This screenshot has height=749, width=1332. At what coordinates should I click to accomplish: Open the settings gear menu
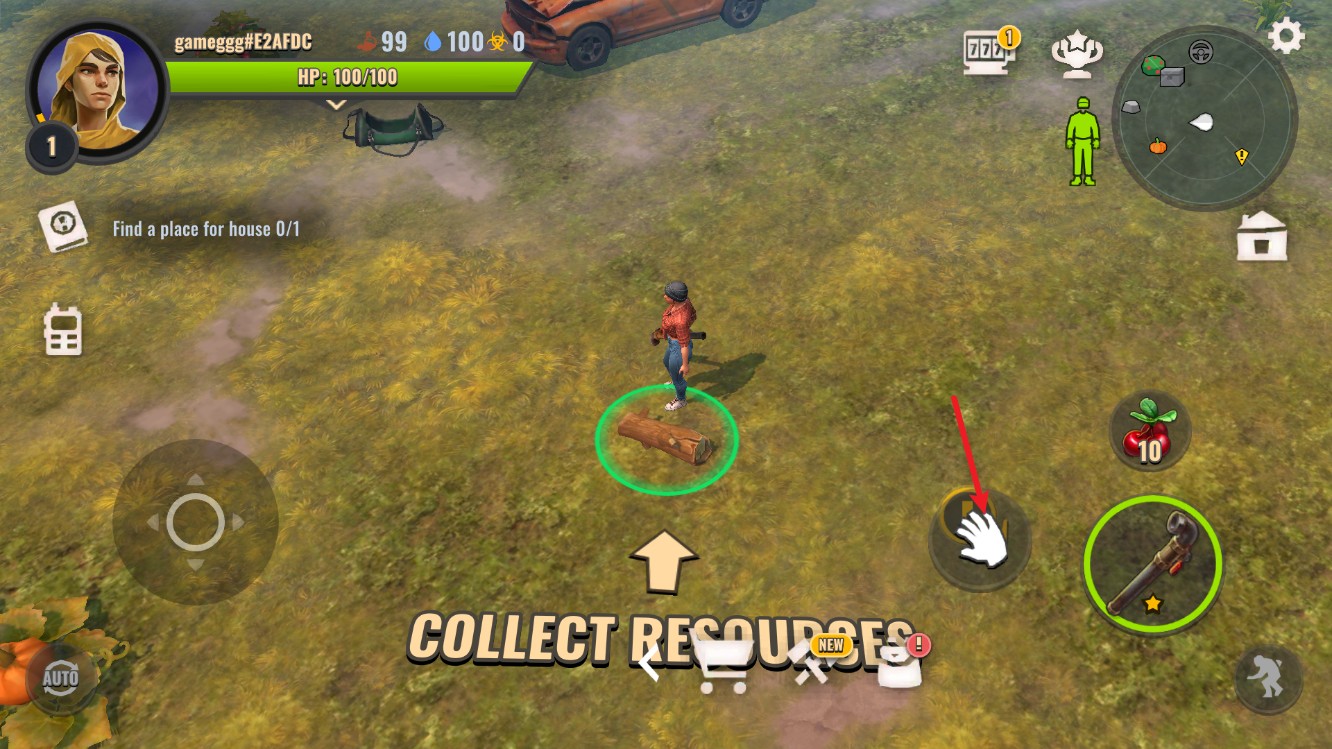click(x=1286, y=37)
